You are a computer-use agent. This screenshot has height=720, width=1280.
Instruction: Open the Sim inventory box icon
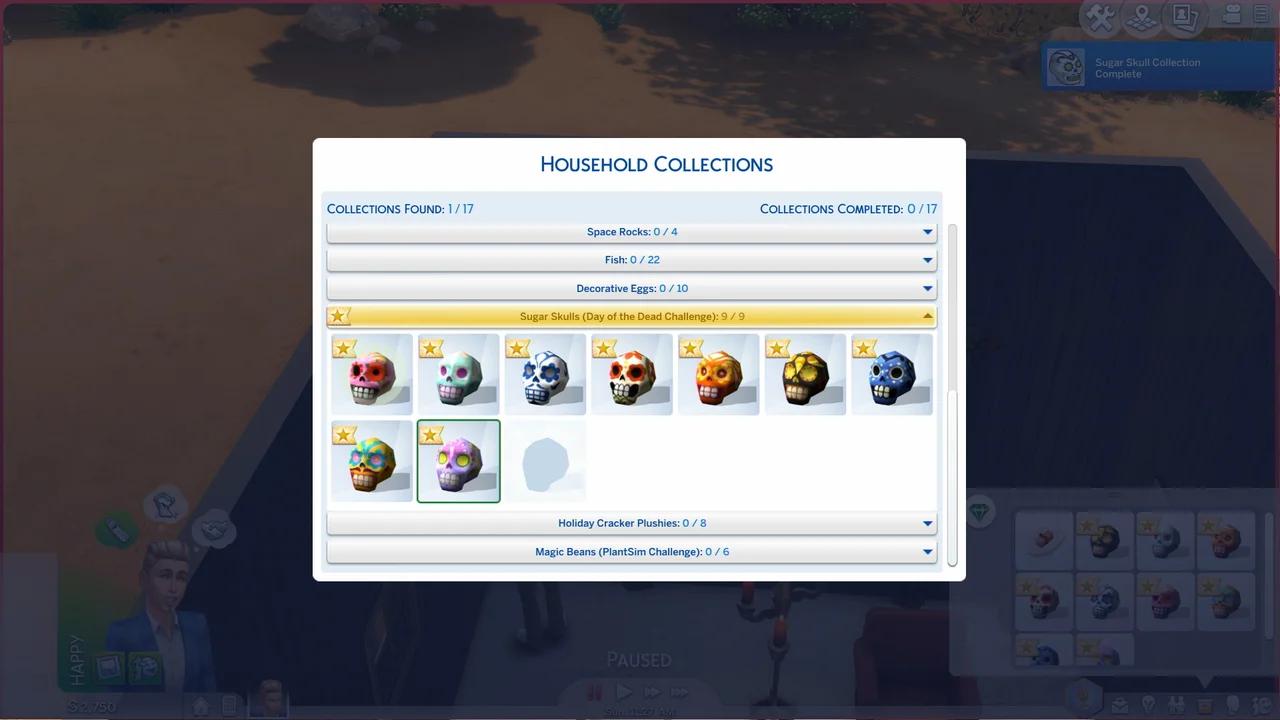click(1203, 704)
